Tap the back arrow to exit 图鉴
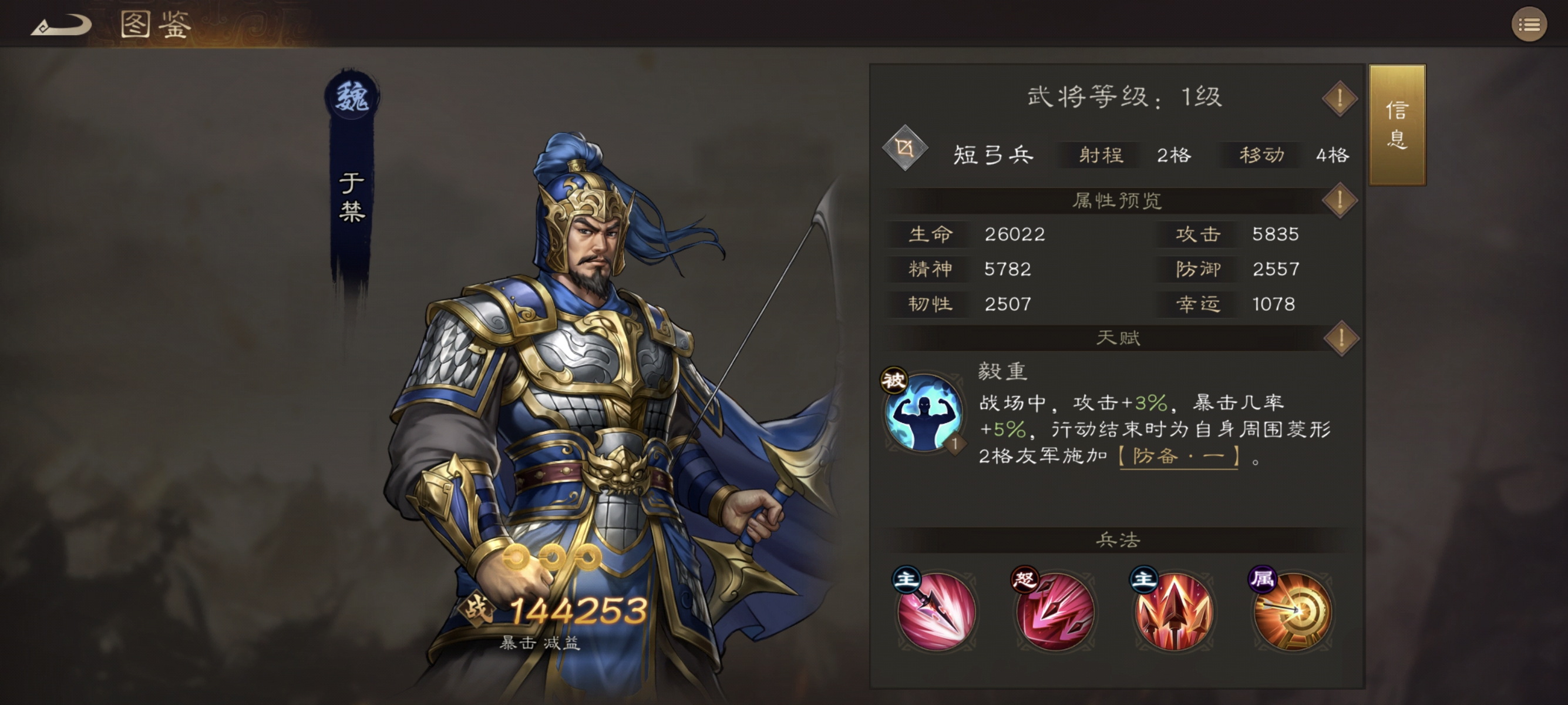Viewport: 1568px width, 705px height. click(61, 24)
